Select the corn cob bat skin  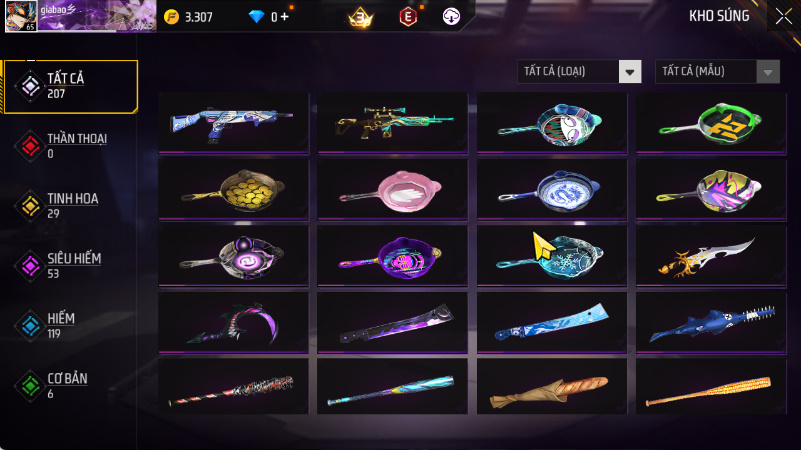pyautogui.click(x=711, y=387)
